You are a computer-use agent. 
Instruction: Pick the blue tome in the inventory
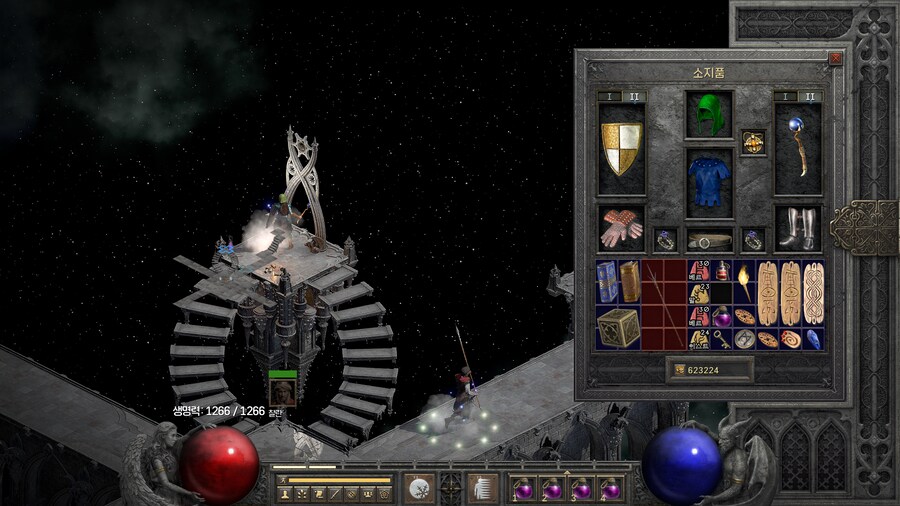pos(606,281)
